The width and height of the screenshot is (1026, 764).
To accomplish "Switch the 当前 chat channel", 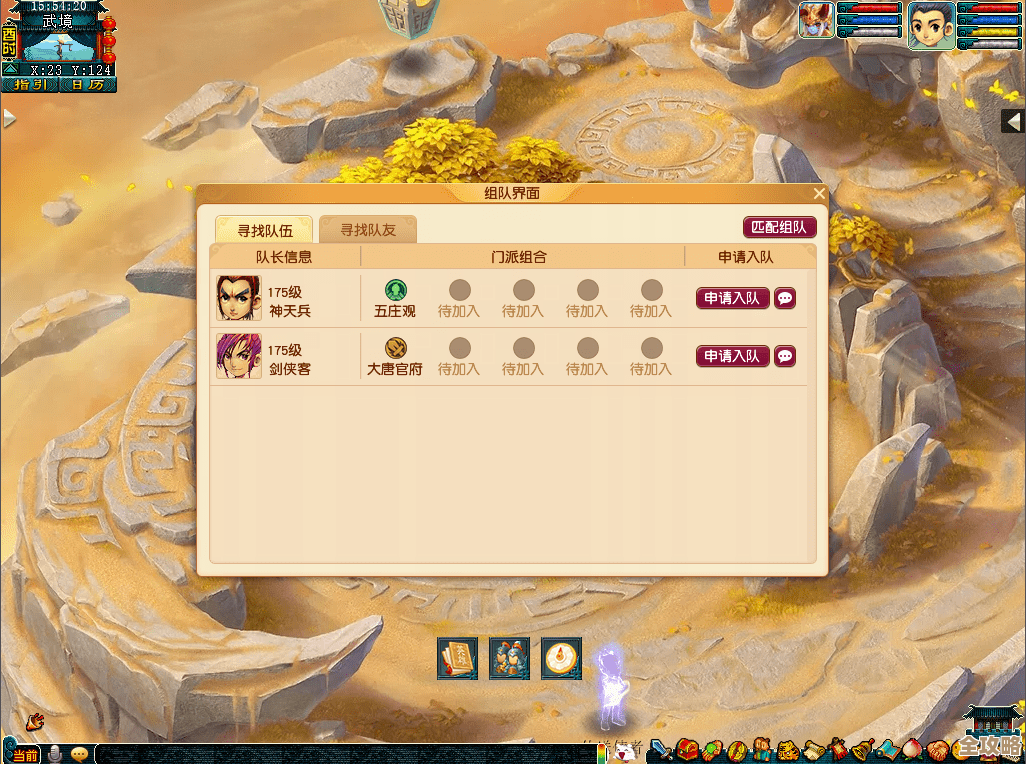I will click(24, 754).
